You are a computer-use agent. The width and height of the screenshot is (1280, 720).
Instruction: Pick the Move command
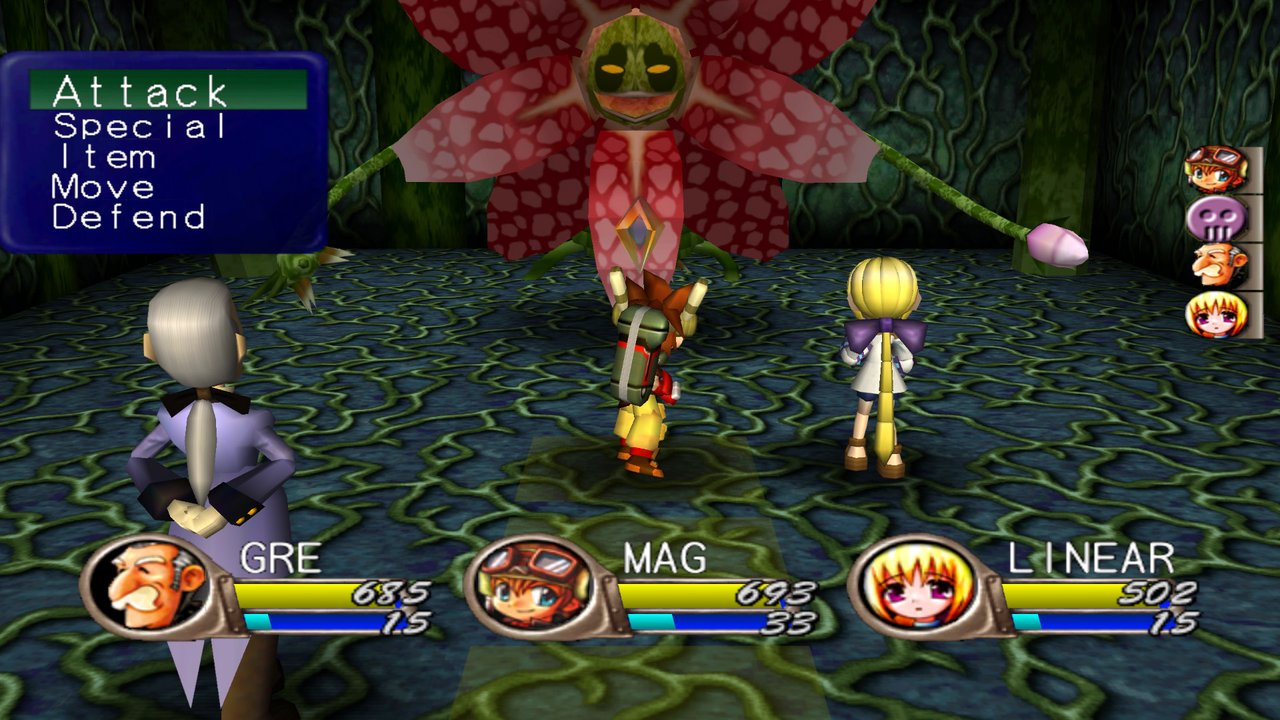pyautogui.click(x=104, y=187)
